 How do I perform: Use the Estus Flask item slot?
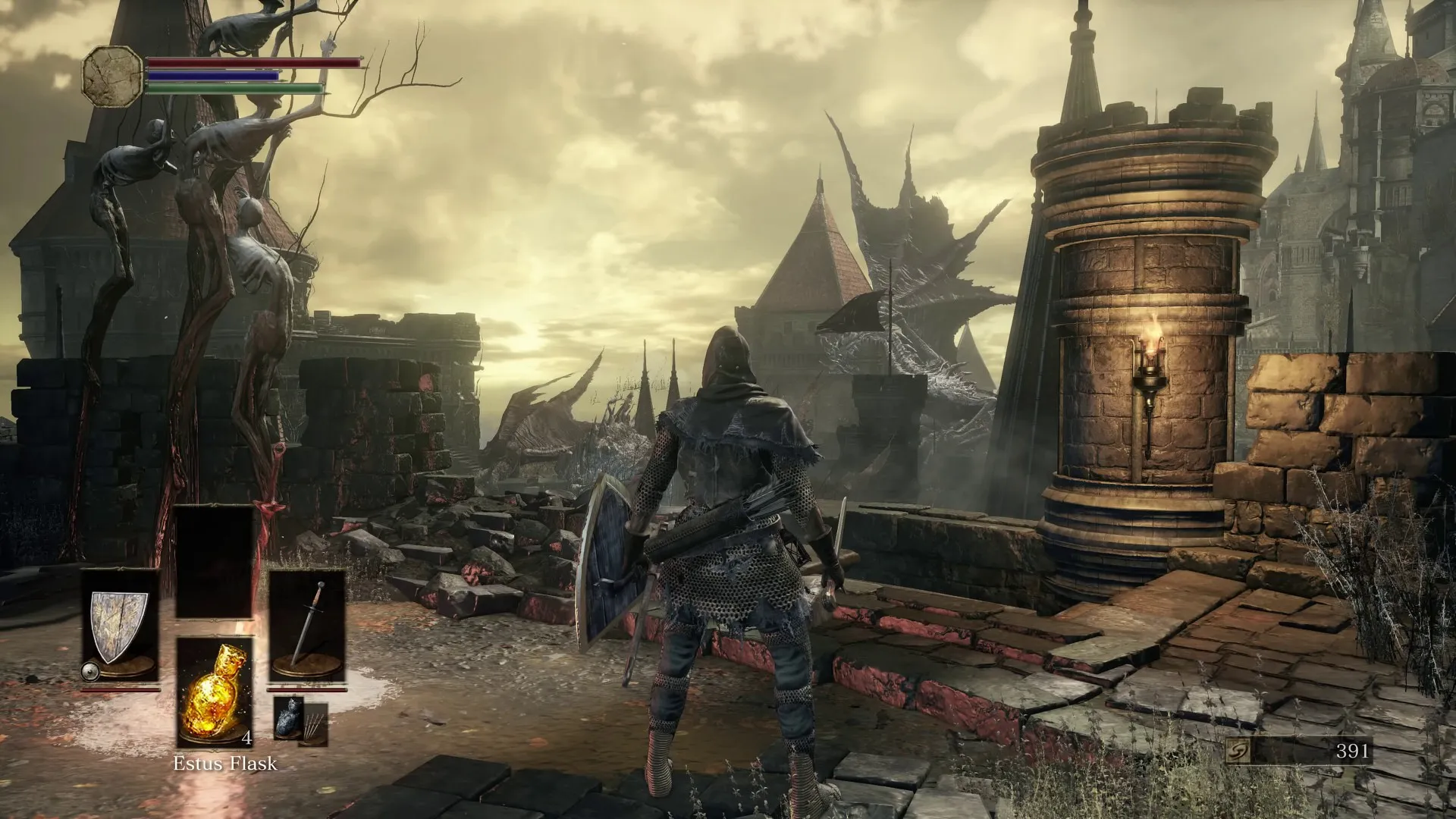tap(215, 692)
